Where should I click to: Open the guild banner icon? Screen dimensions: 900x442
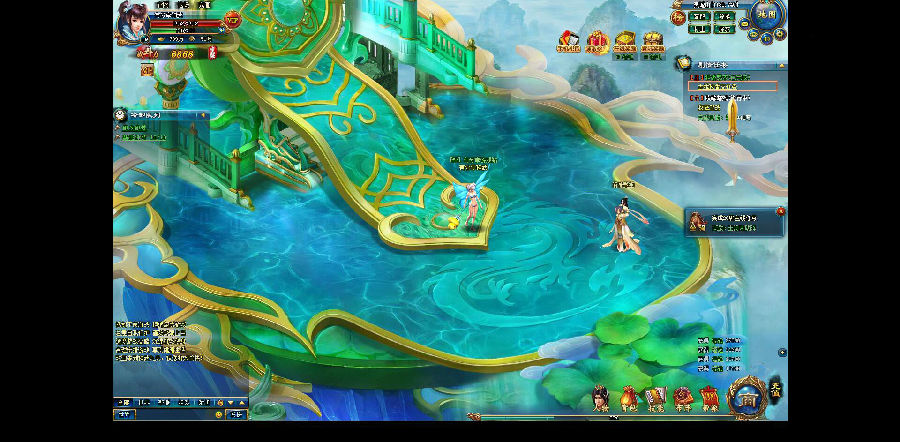(710, 398)
